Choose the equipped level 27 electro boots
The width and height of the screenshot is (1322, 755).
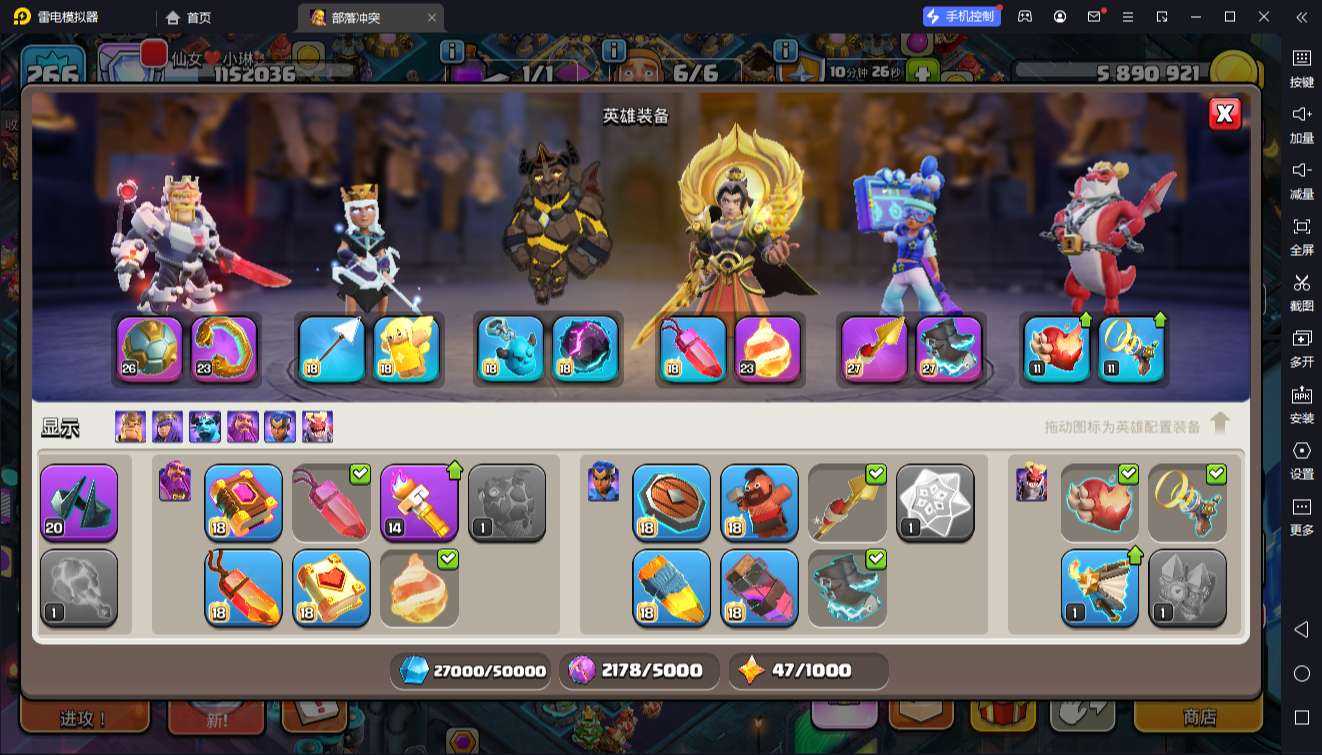click(948, 349)
